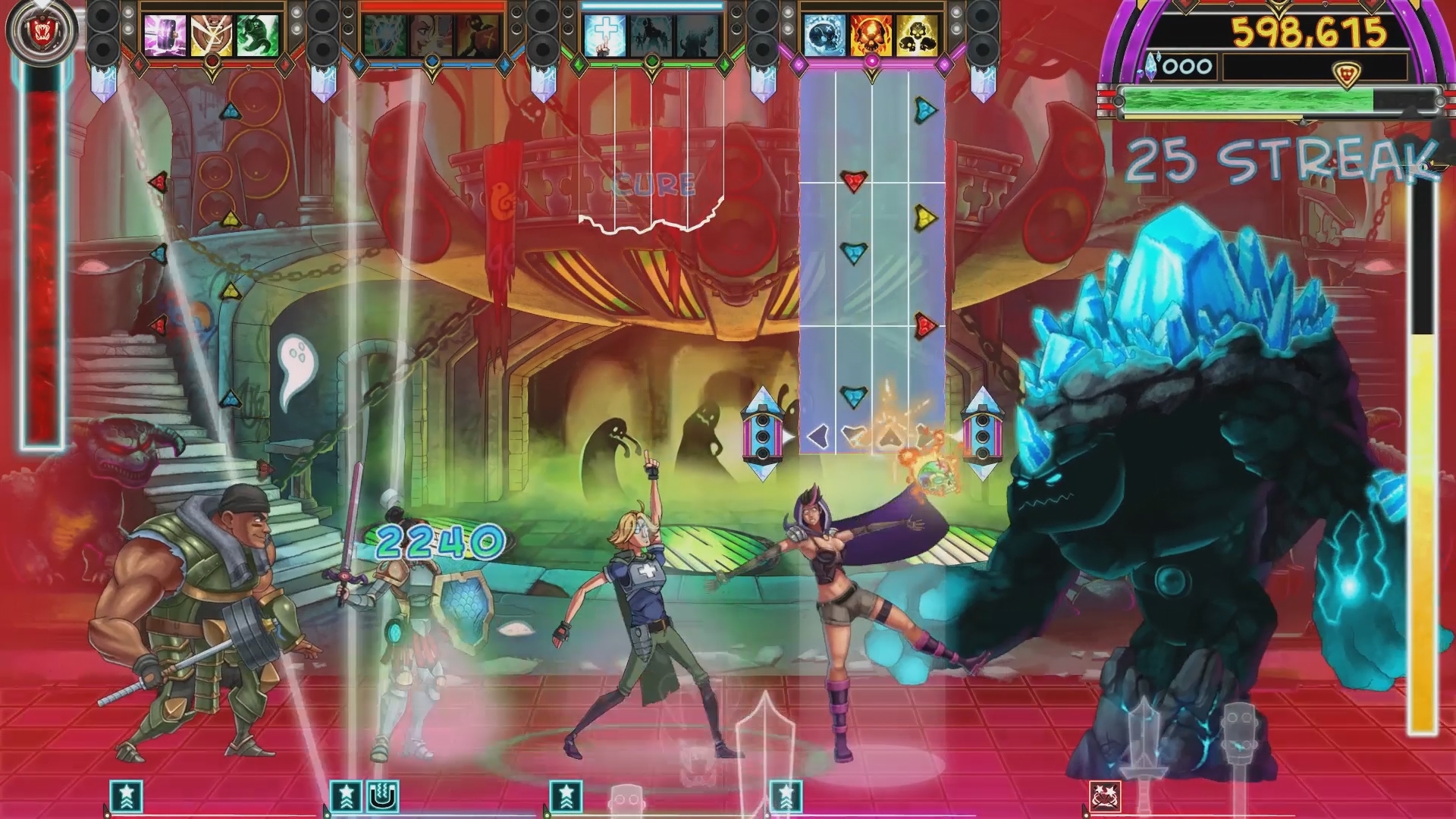
Task: Click the score display showing 598,615
Action: [1310, 33]
